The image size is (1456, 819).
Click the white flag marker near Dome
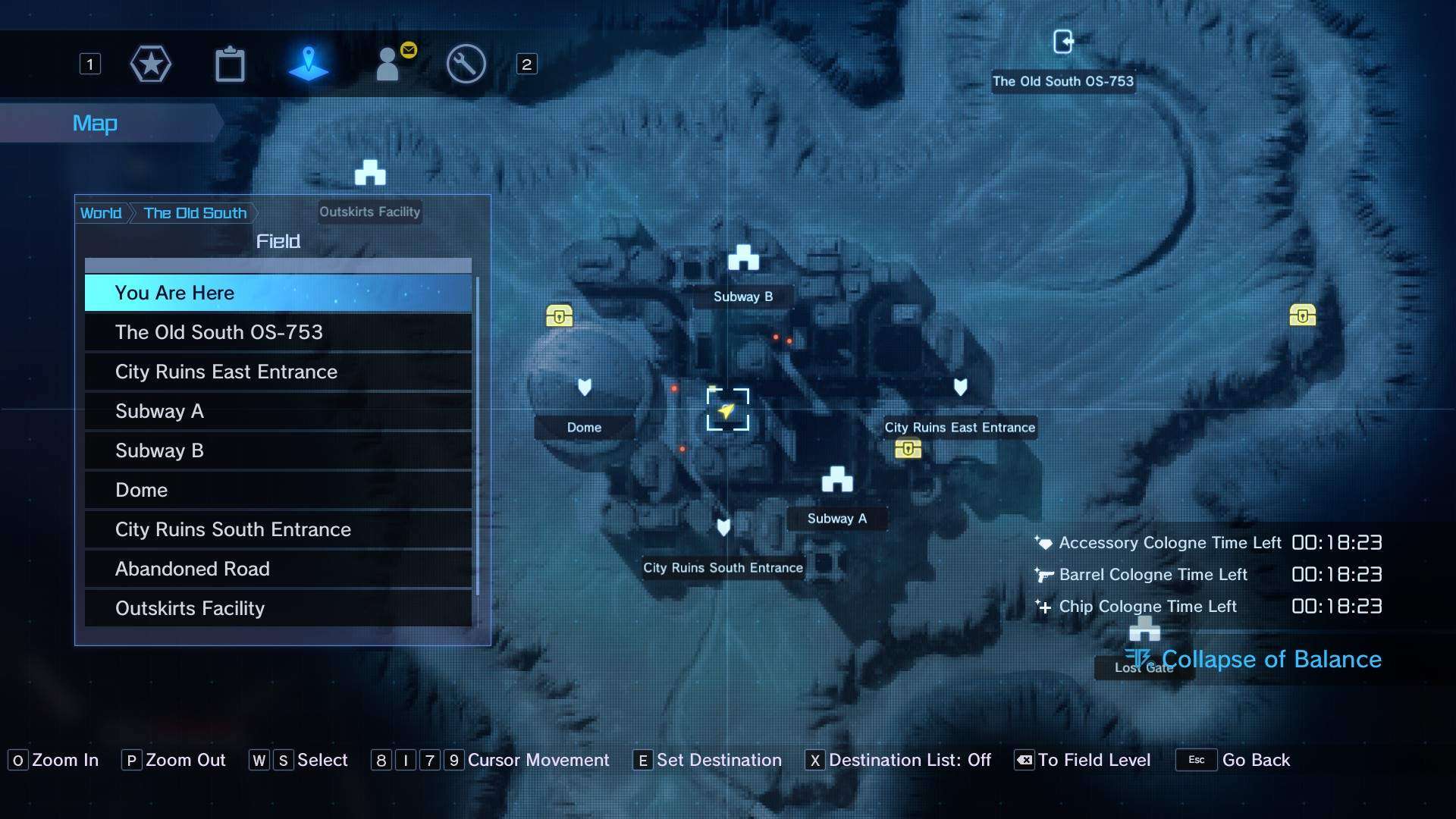pyautogui.click(x=584, y=388)
